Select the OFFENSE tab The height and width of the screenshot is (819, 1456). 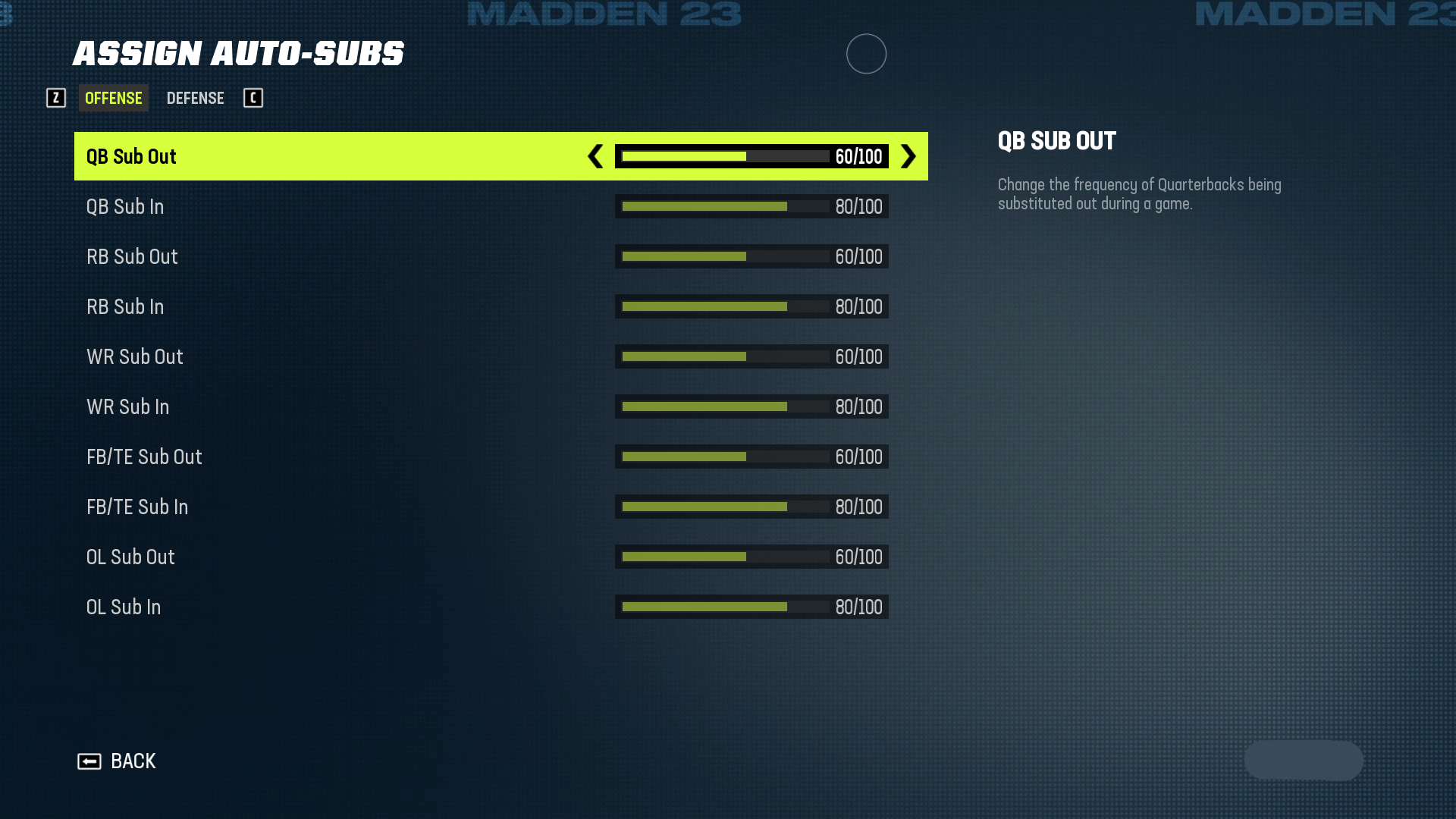(x=113, y=98)
